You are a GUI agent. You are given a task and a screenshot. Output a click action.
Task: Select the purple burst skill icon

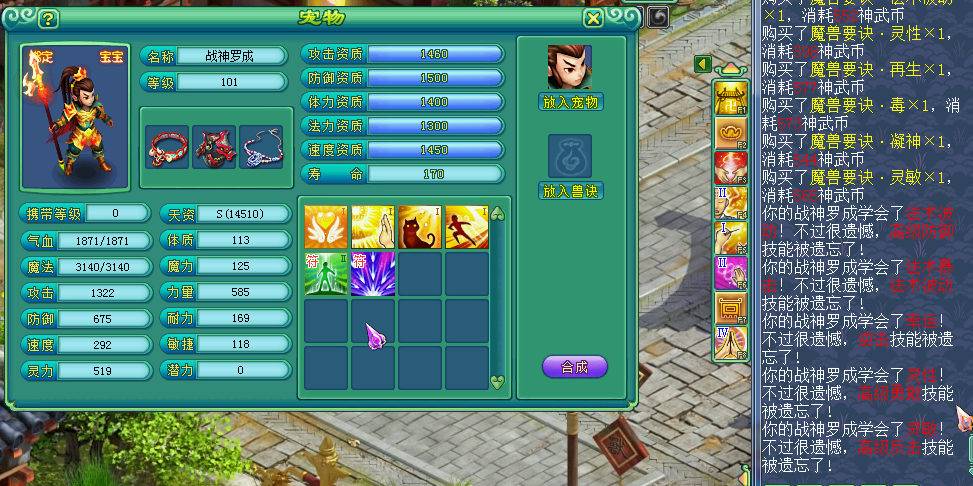tap(373, 274)
